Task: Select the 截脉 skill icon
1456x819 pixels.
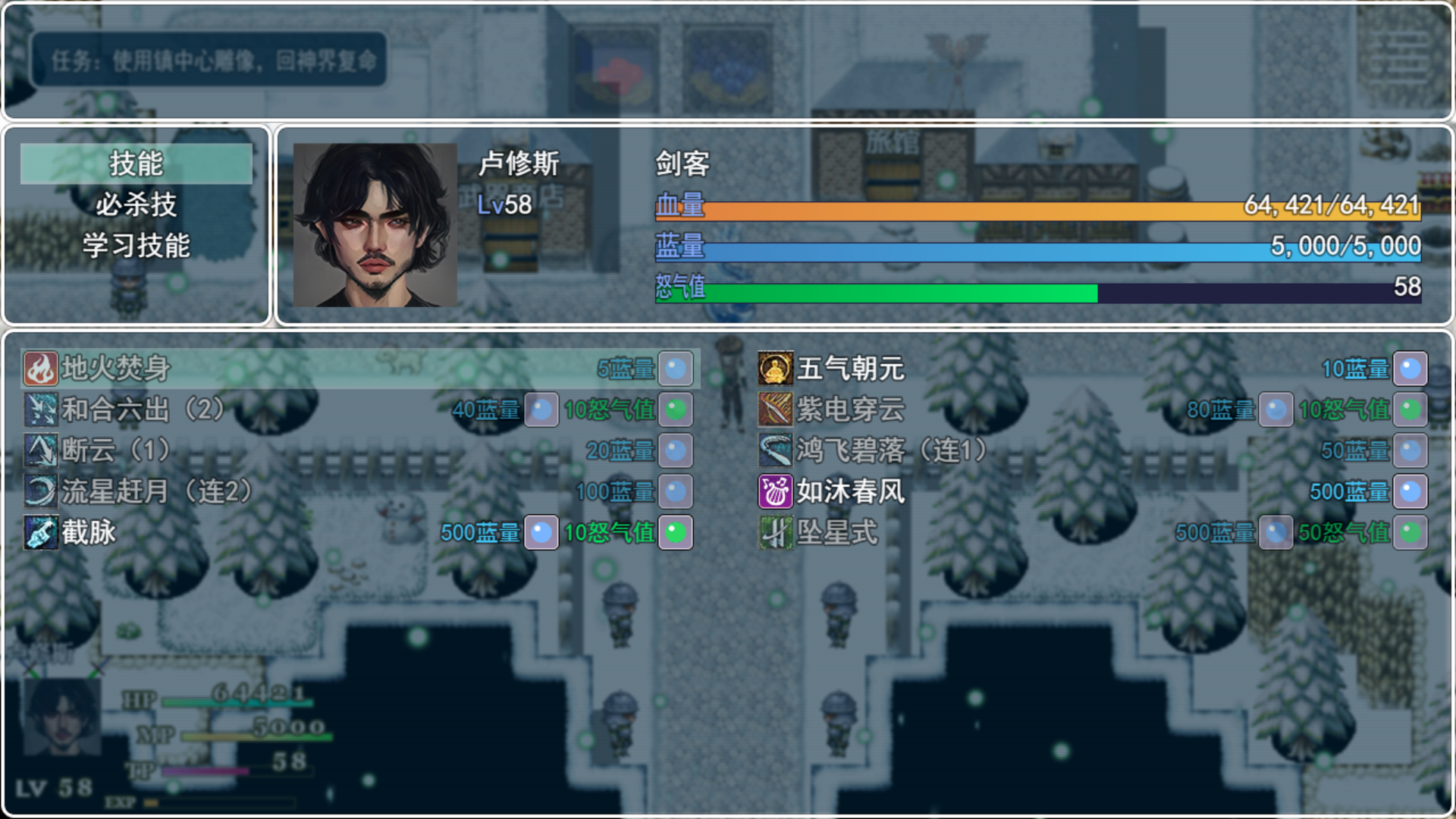Action: coord(41,532)
